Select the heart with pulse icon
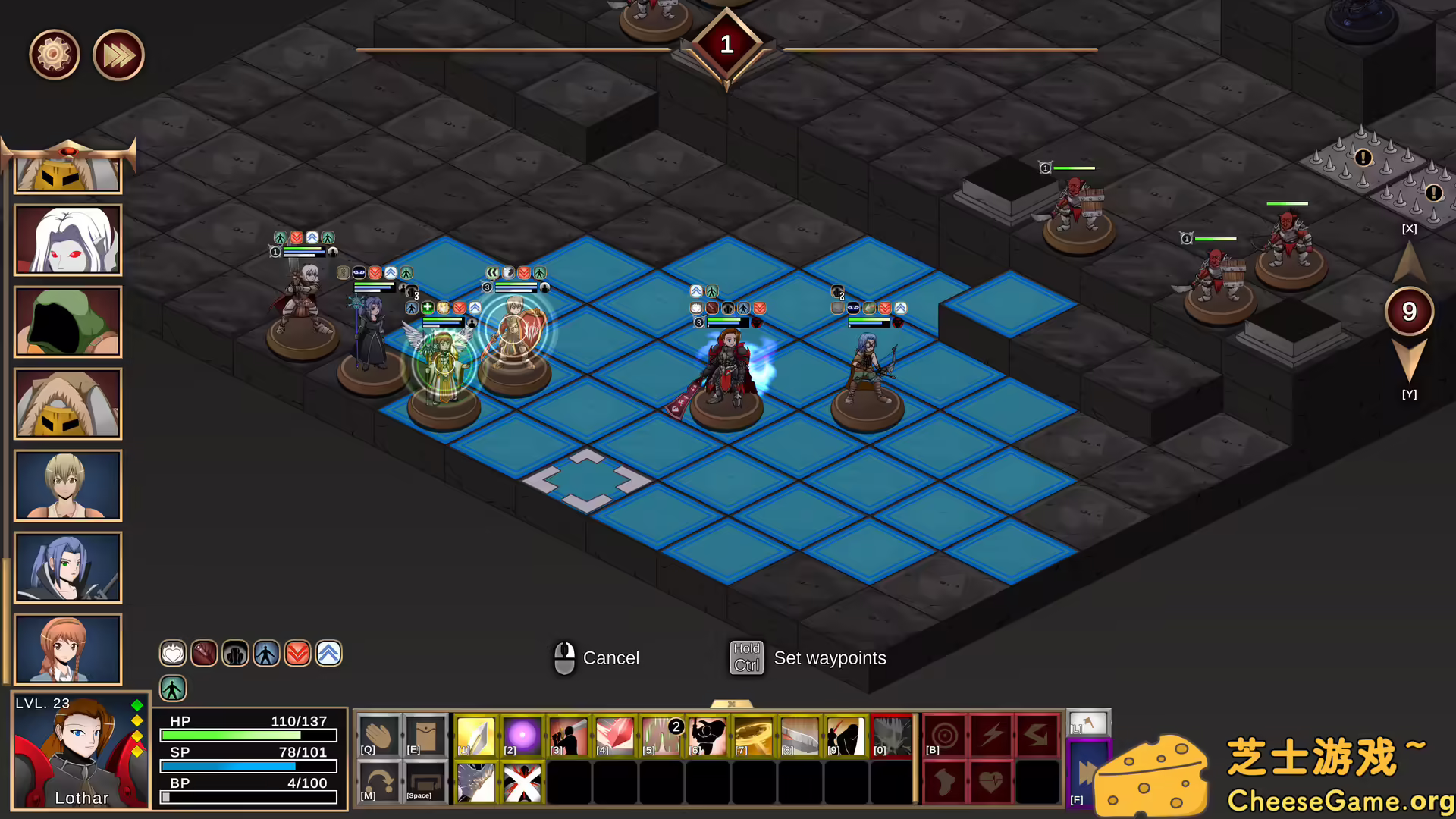The image size is (1456, 819). tap(990, 782)
